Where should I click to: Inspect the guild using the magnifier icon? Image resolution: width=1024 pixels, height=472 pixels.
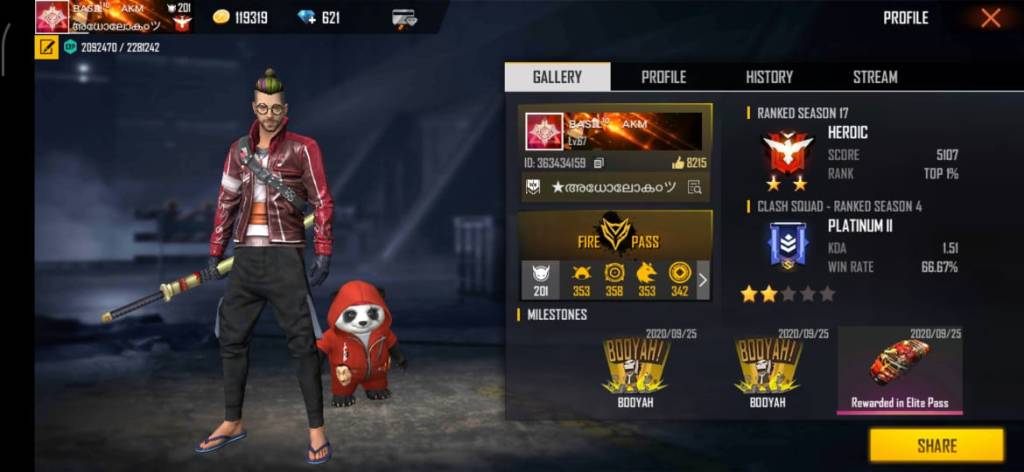pyautogui.click(x=695, y=186)
